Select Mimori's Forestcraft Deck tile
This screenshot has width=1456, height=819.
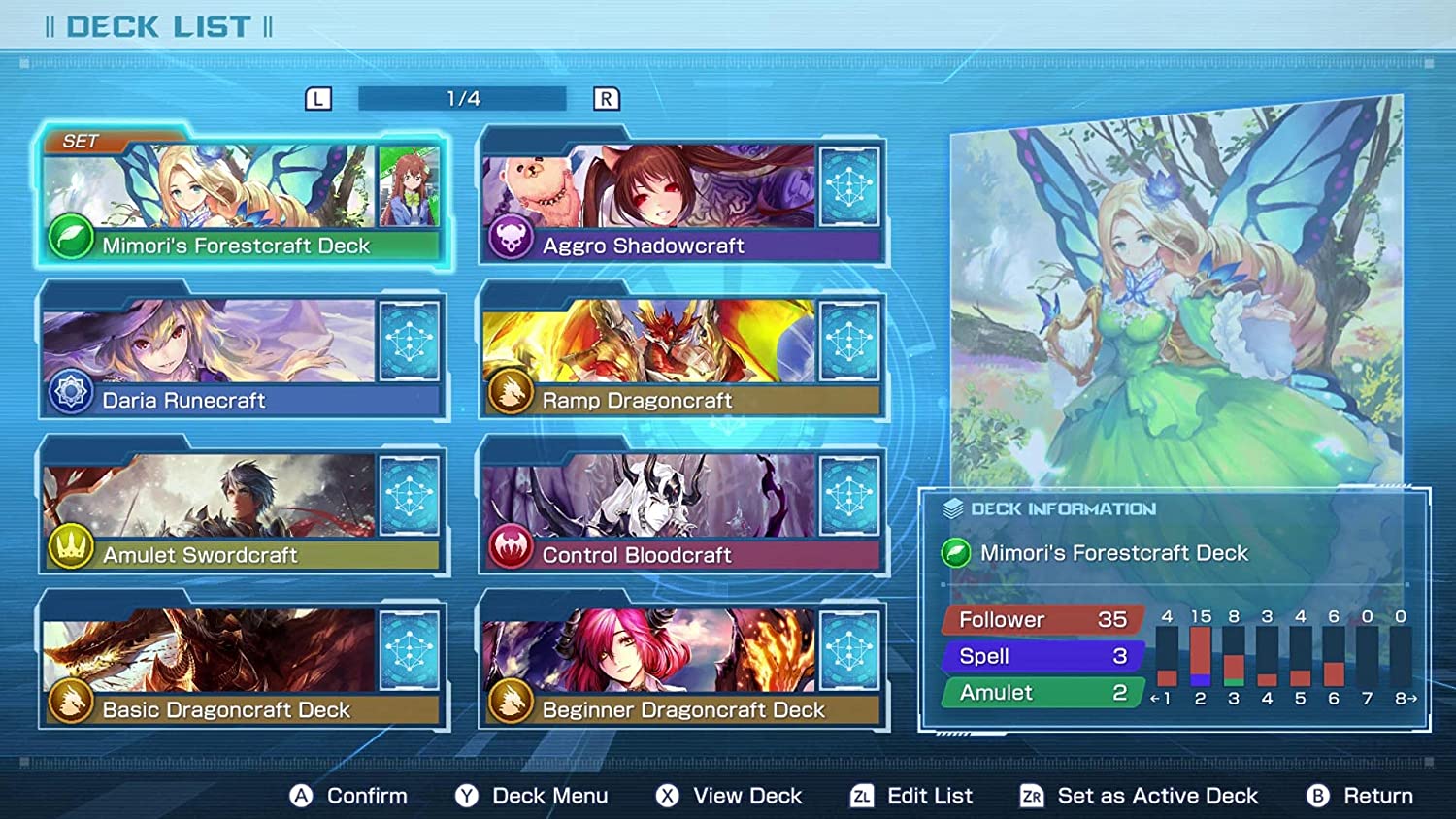(242, 201)
